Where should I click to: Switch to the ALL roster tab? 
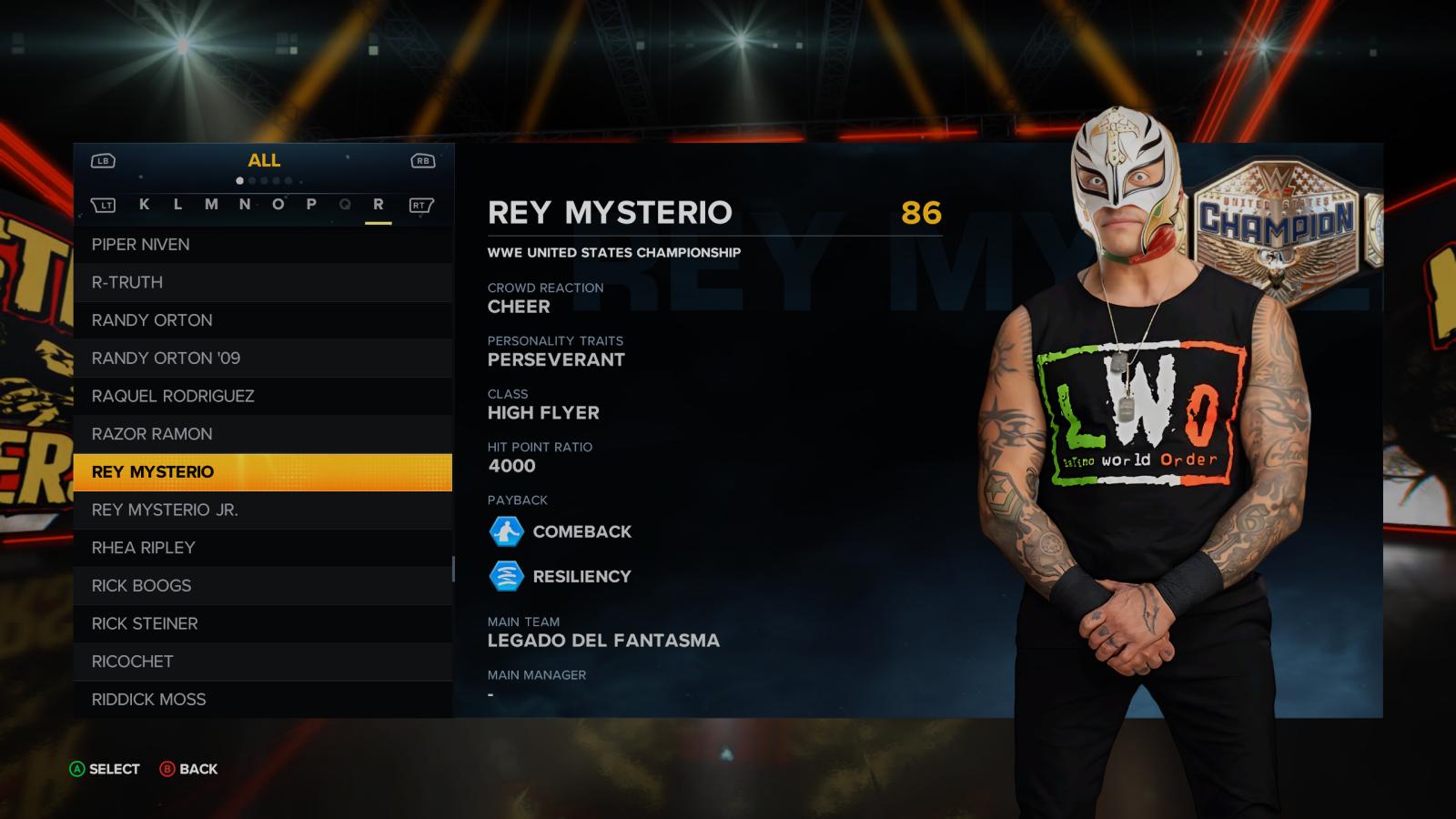[x=262, y=160]
